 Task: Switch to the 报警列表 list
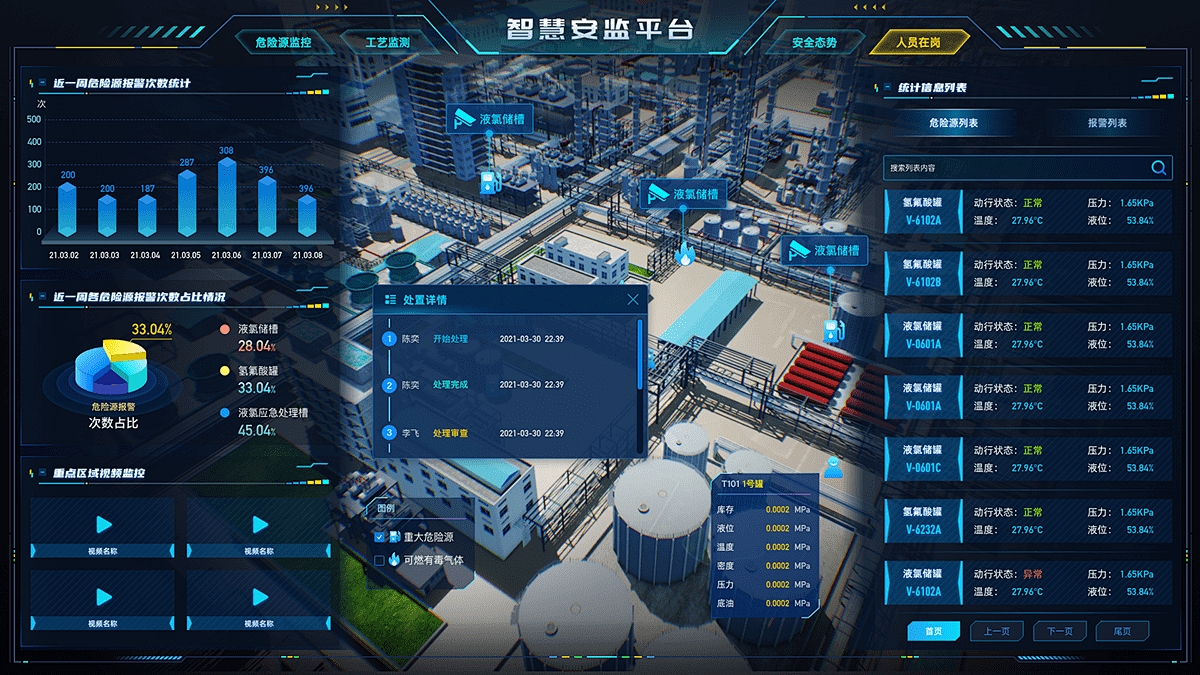click(x=1107, y=123)
